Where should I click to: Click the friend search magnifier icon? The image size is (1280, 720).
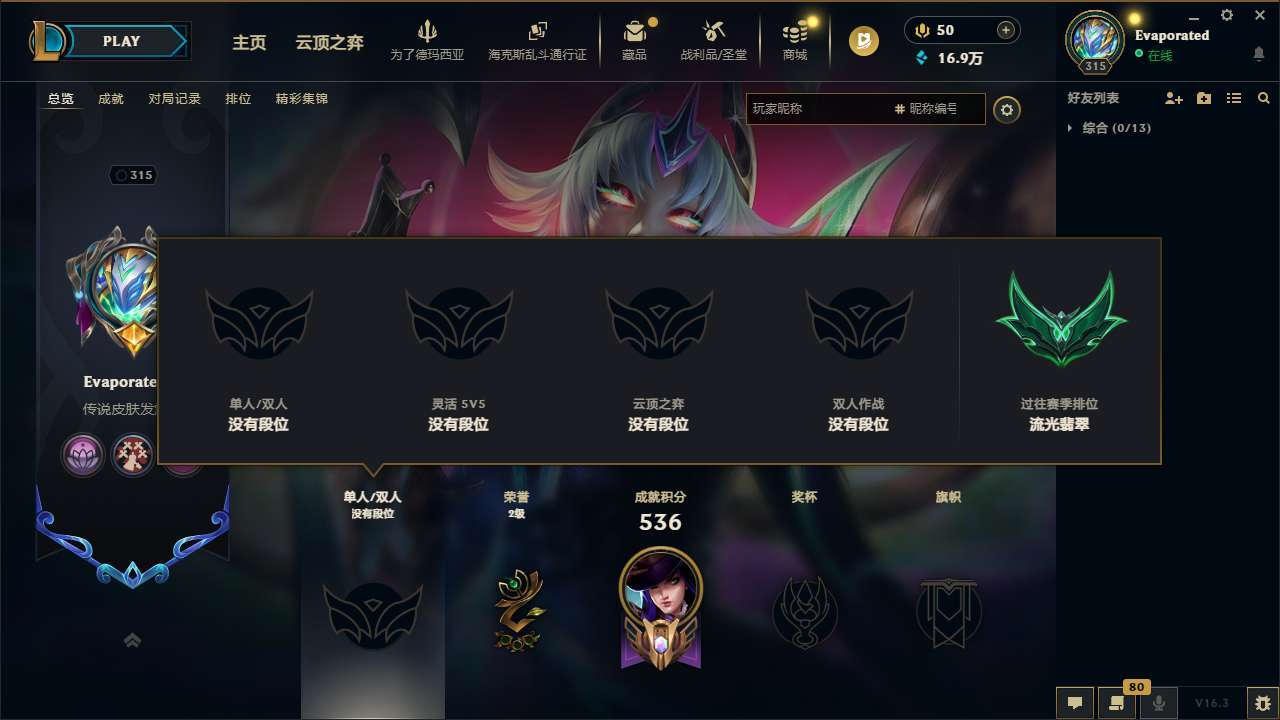tap(1263, 98)
